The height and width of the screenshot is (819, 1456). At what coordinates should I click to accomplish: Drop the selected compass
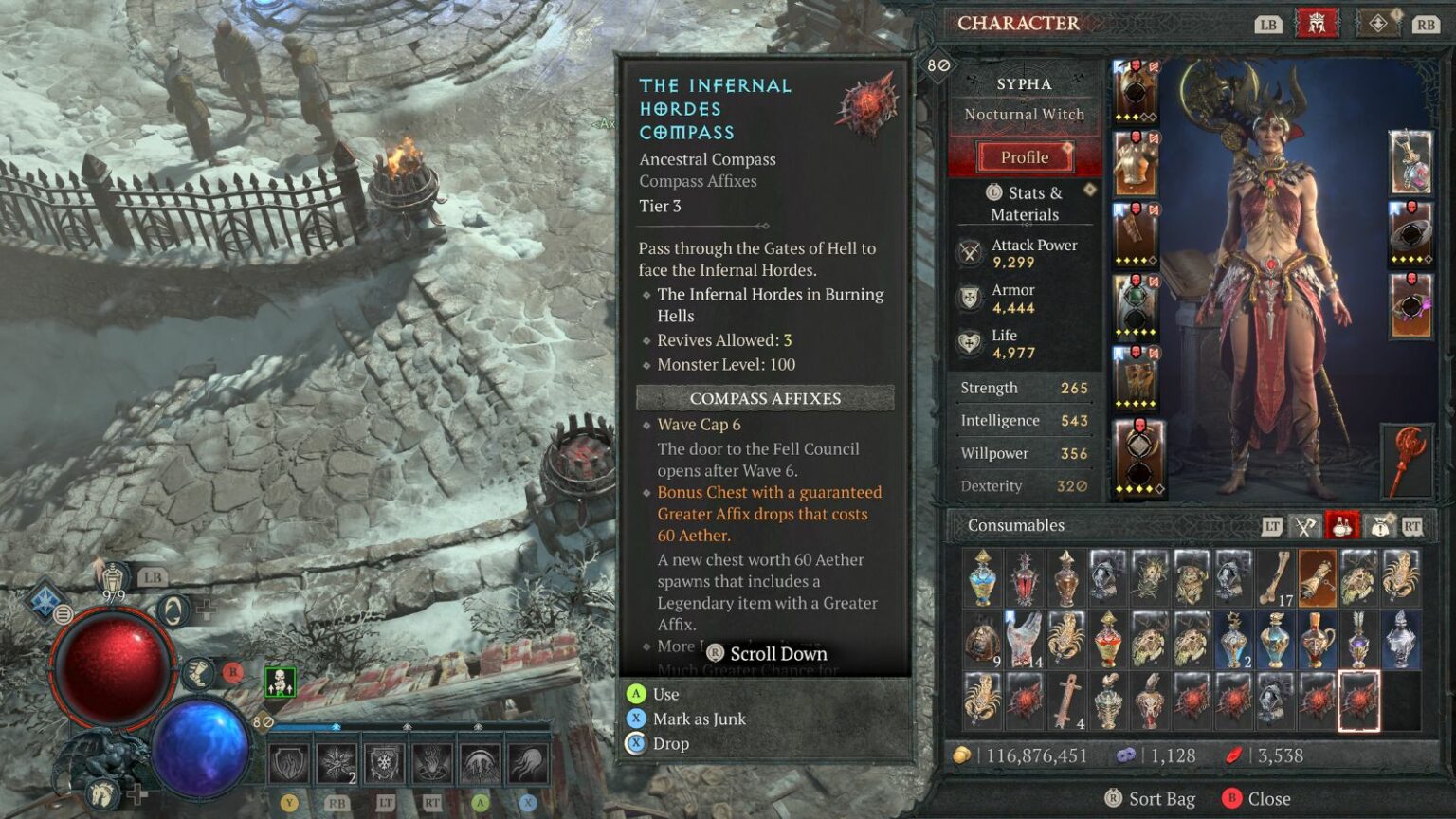(x=672, y=743)
